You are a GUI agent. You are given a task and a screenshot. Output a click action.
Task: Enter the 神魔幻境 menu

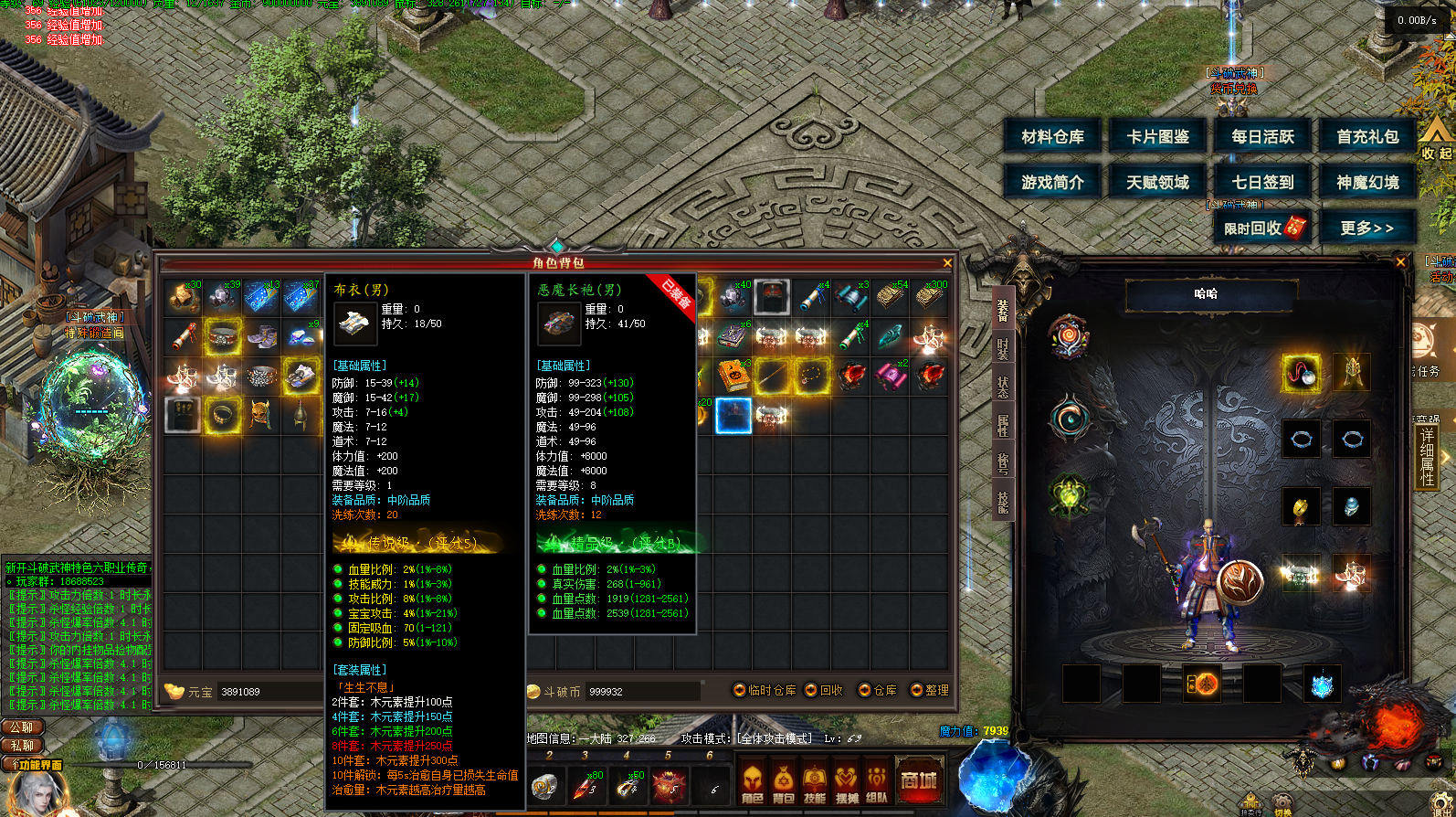pyautogui.click(x=1367, y=183)
